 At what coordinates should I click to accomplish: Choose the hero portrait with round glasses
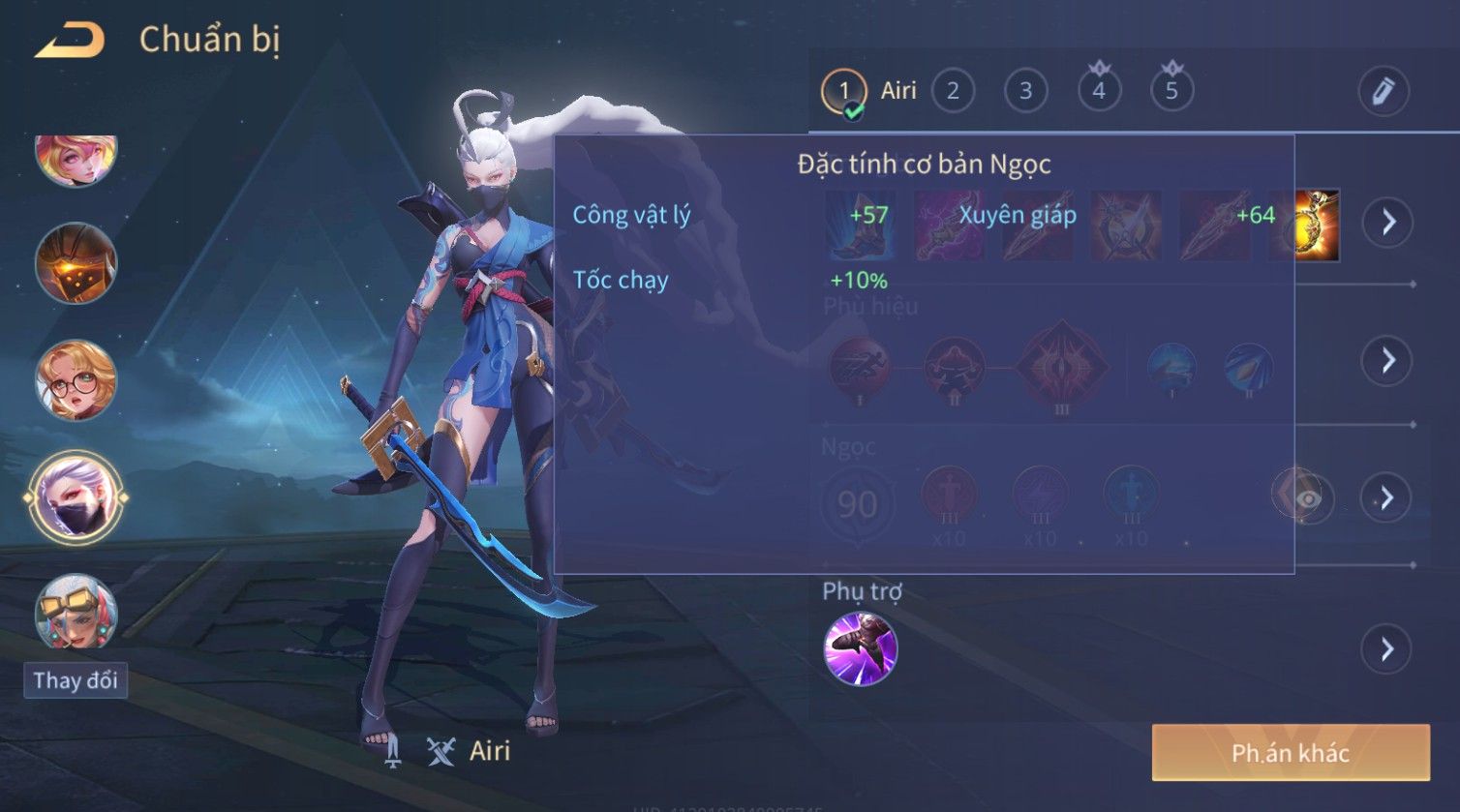coord(76,380)
